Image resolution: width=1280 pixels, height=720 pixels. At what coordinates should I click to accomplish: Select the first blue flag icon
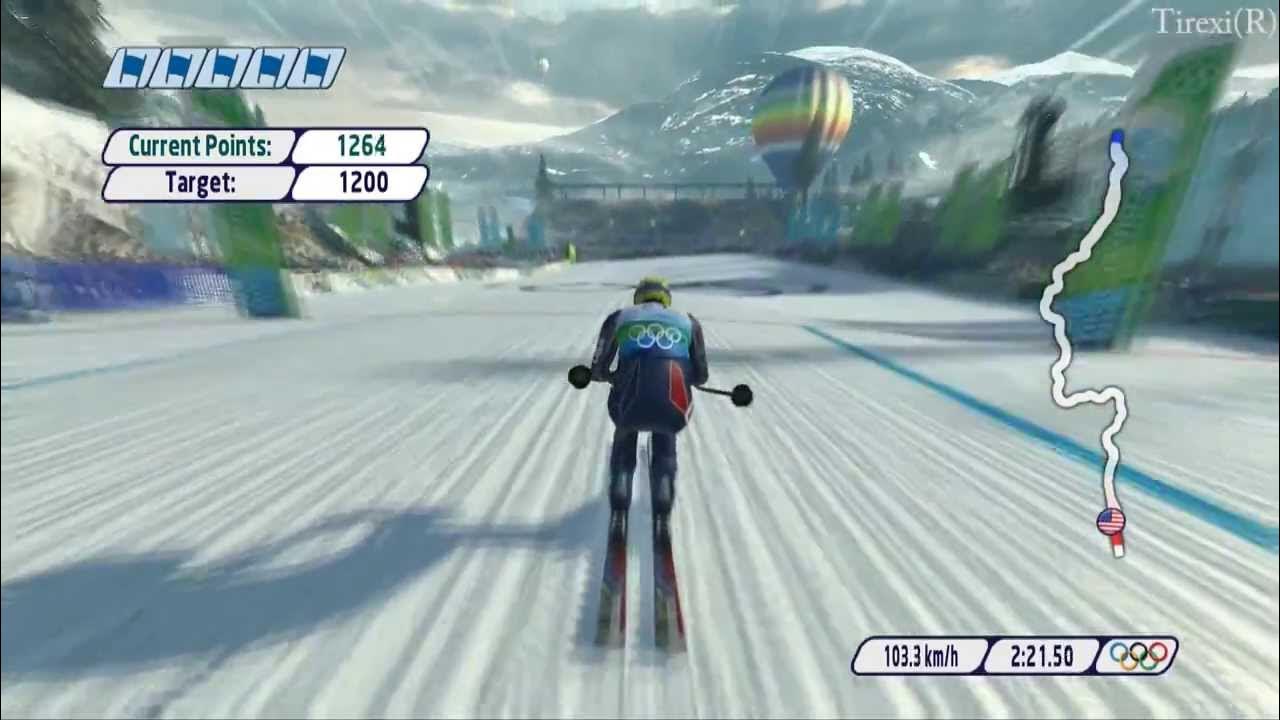coord(131,66)
